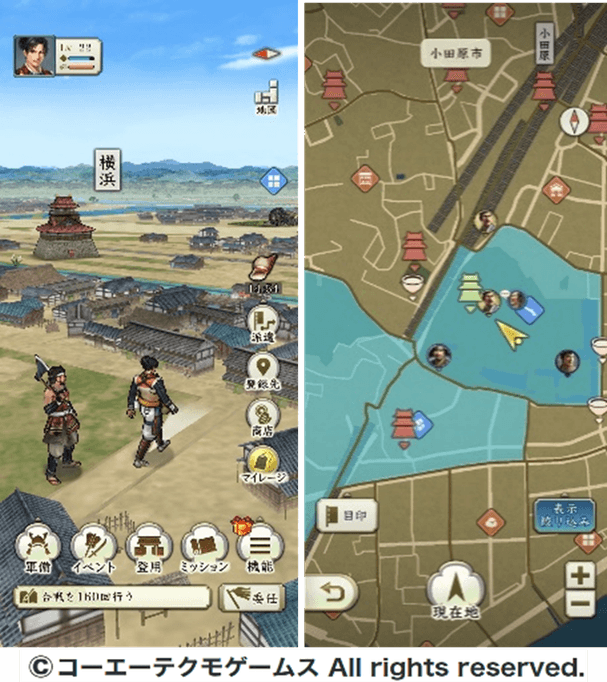Viewport: 607px width, 682px height.
Task: Open the 商店 shop
Action: (x=264, y=415)
